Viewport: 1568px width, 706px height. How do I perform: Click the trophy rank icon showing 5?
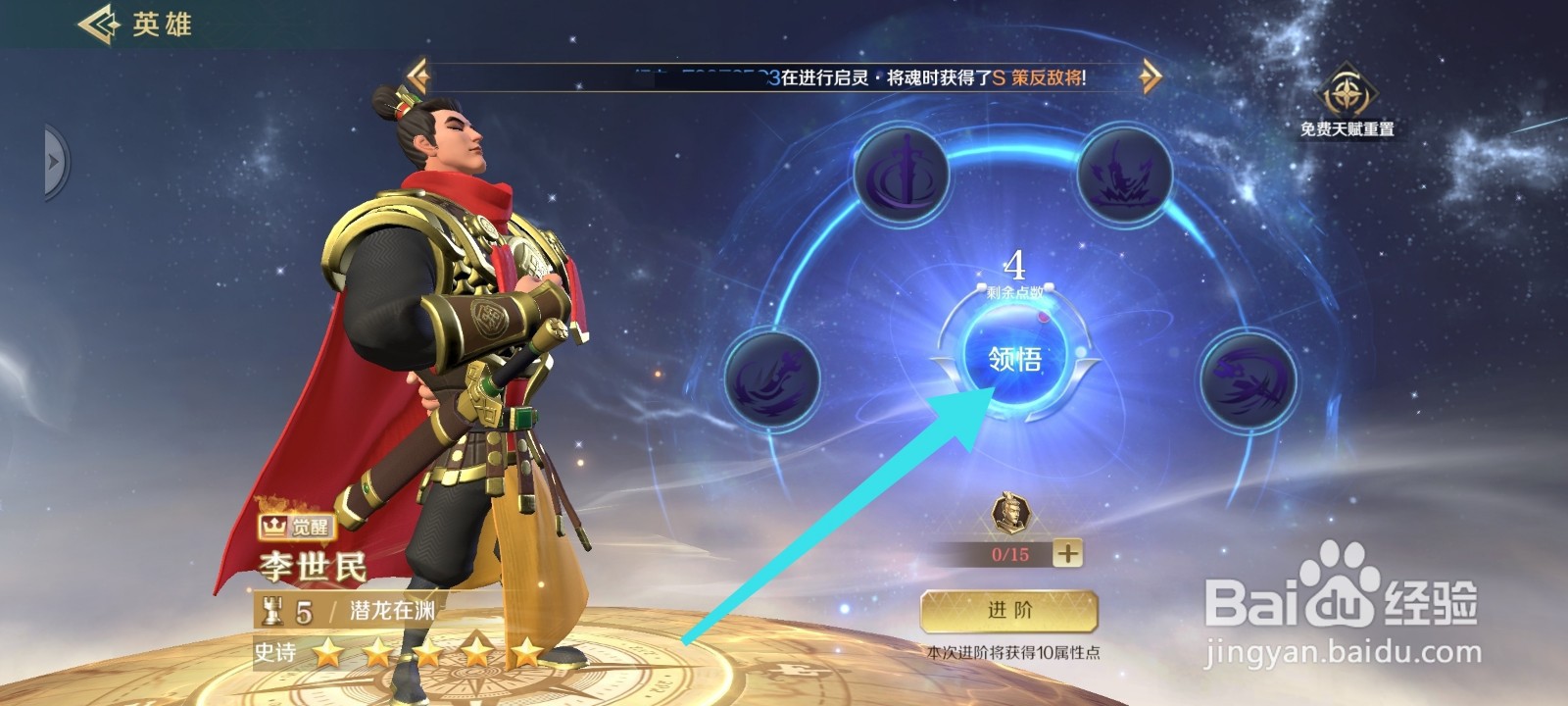pos(285,610)
